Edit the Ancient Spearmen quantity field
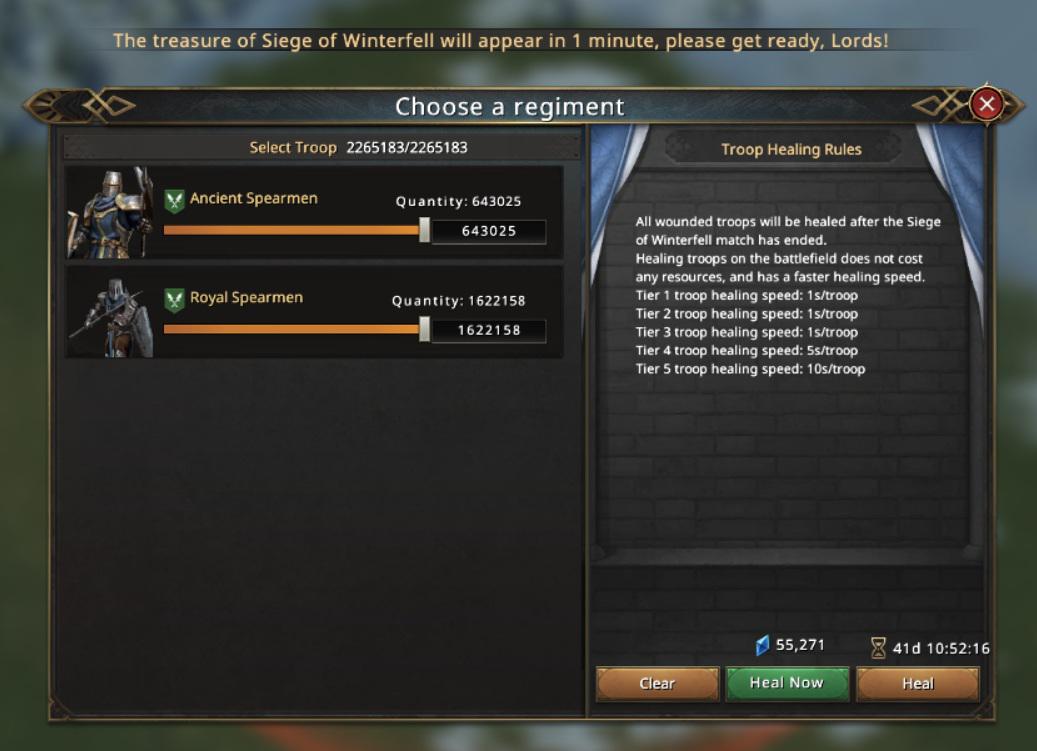Screen dimensions: 1037x751 [x=489, y=231]
